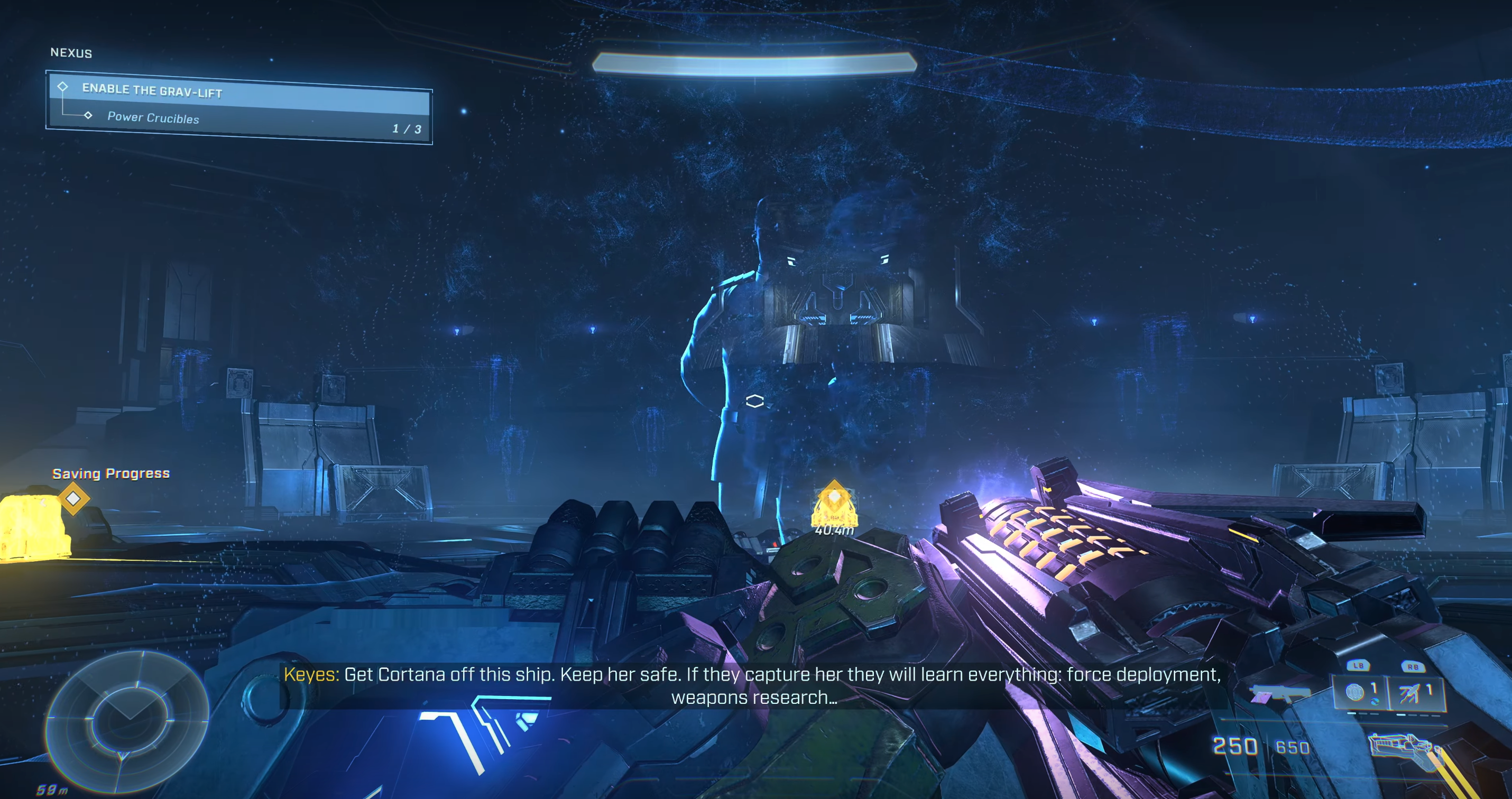Activate the thruster equipment slot
Viewport: 1512px width, 799px height.
point(1414,693)
